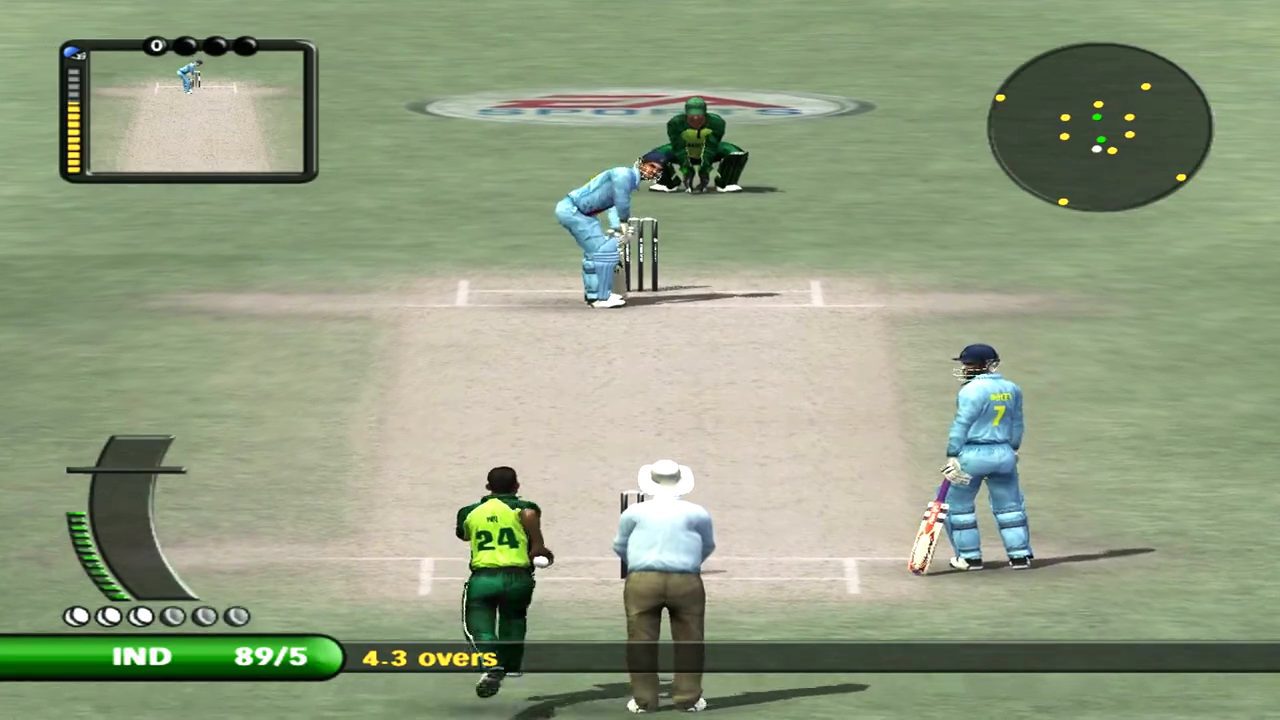Click the first white ball indicator

77,616
